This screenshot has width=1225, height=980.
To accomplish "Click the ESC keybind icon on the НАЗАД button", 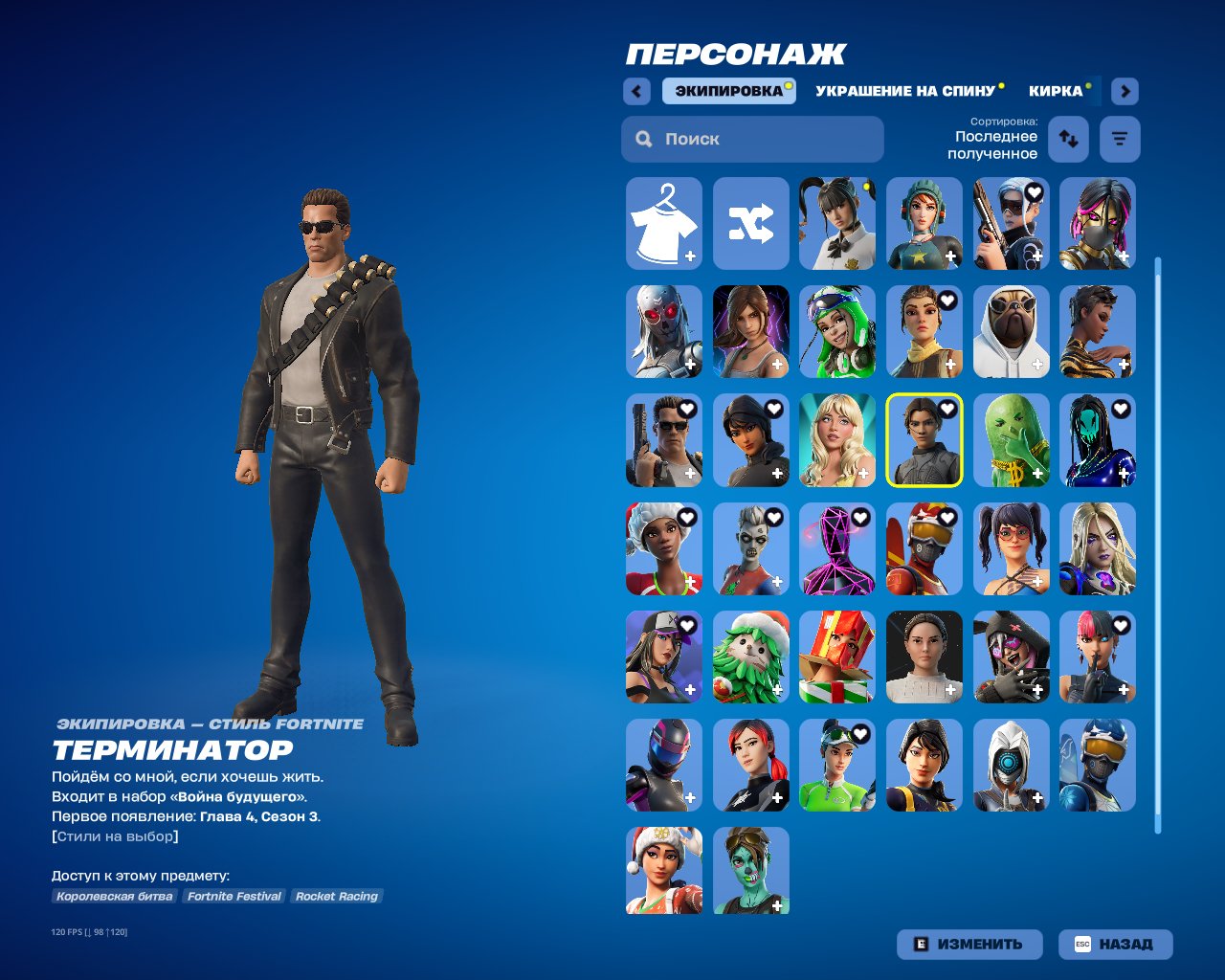I will tap(1083, 944).
